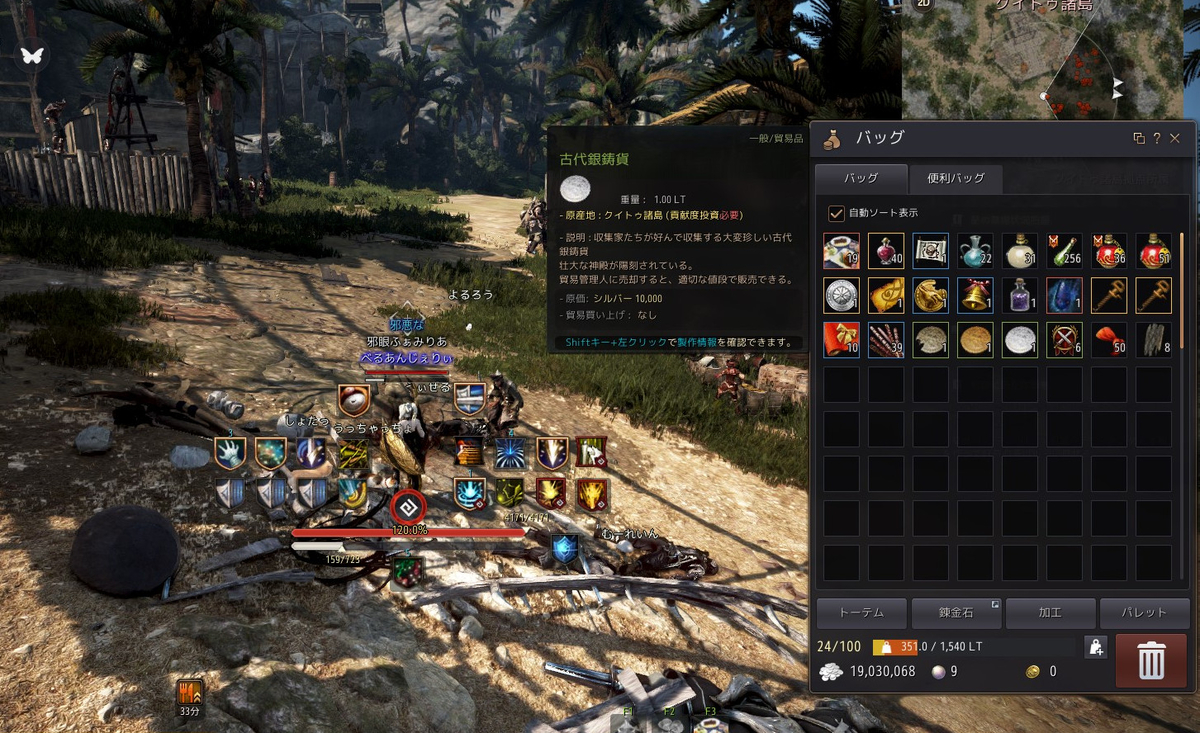
Task: Click the red trash can button
Action: (x=1151, y=661)
